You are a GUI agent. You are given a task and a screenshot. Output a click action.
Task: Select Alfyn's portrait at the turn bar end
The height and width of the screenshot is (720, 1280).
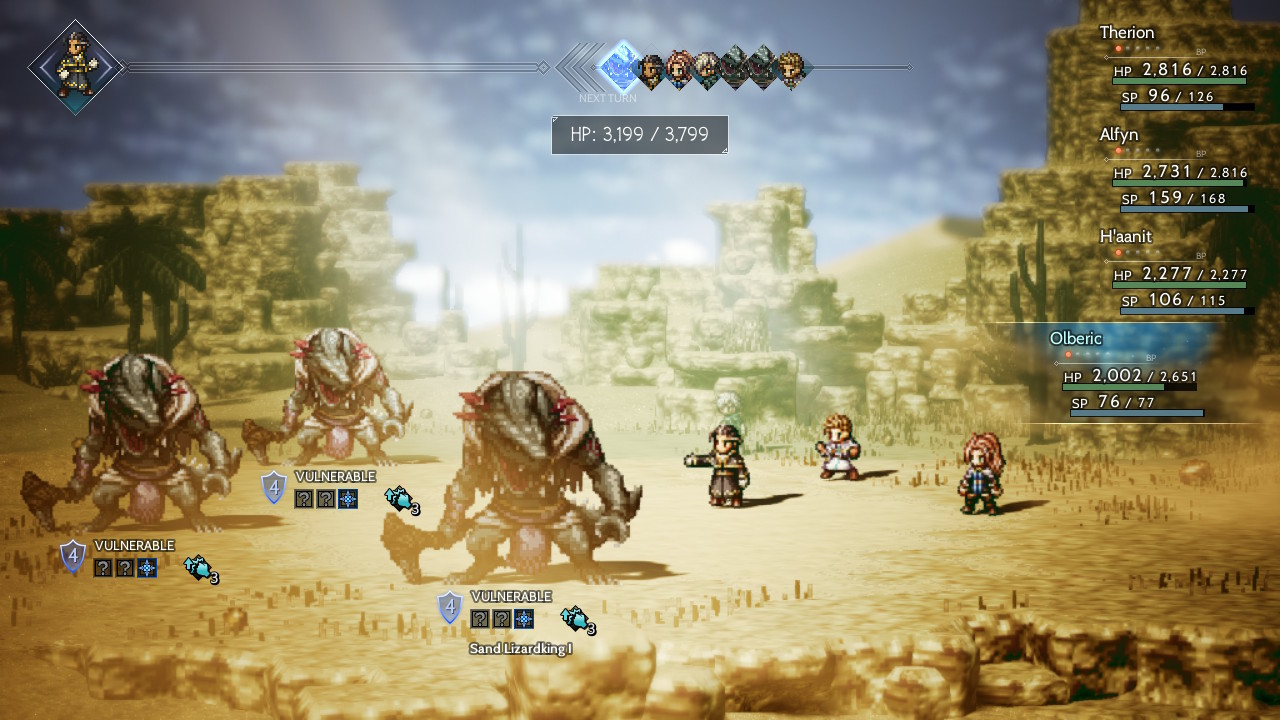(x=788, y=68)
